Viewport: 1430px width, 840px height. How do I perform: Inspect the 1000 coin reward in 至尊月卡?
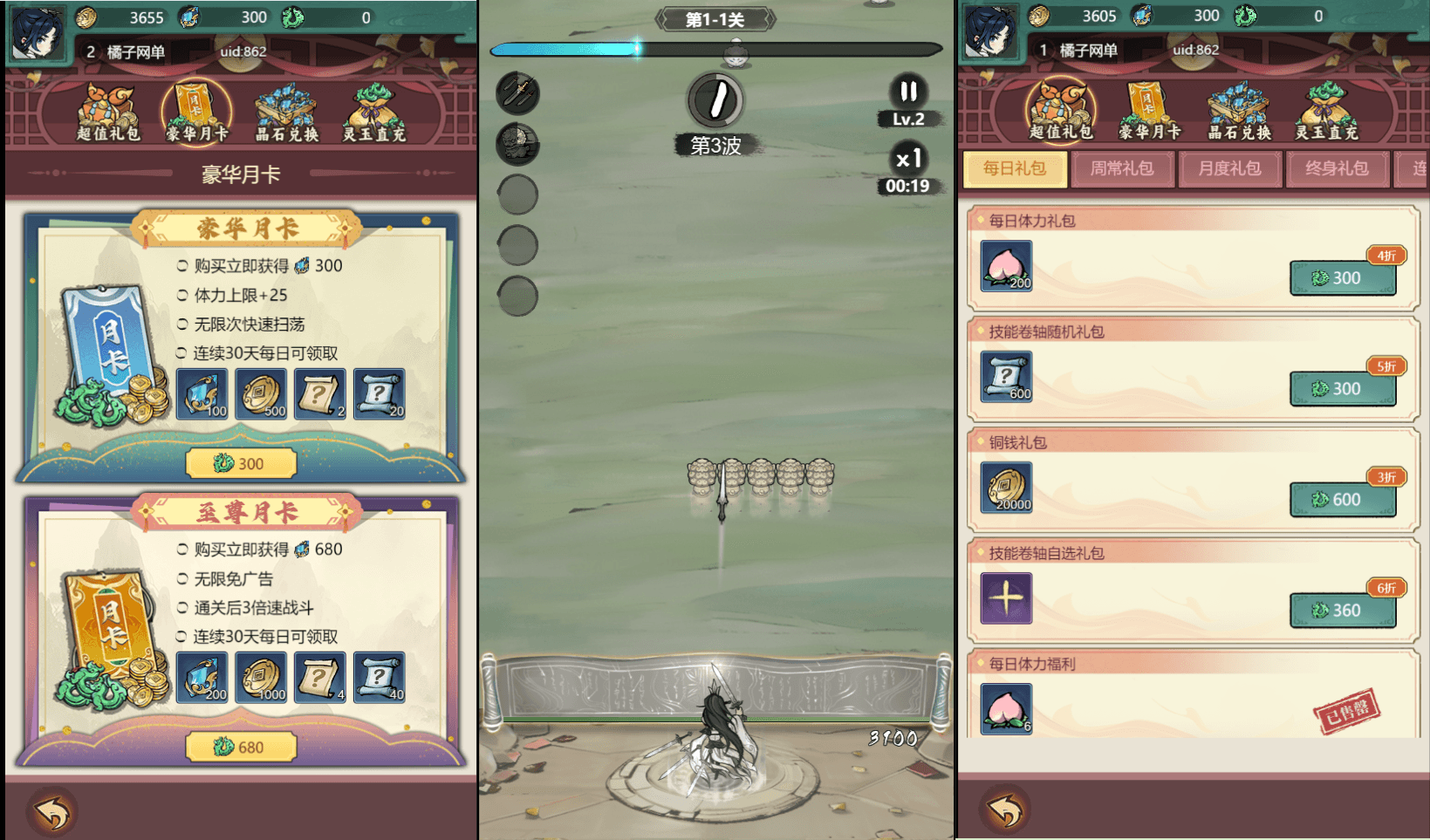261,677
